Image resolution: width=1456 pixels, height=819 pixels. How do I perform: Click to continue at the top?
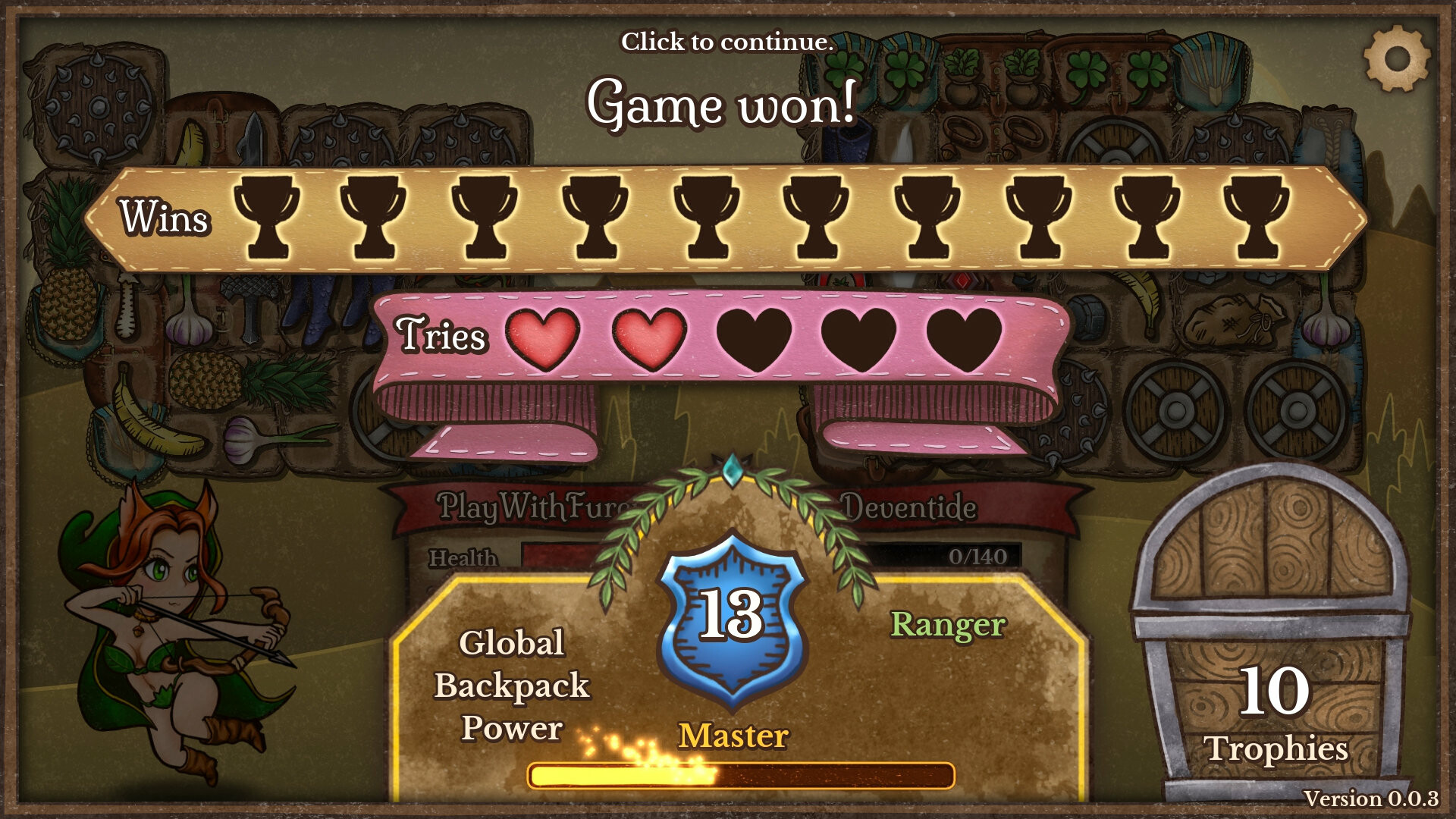click(728, 42)
